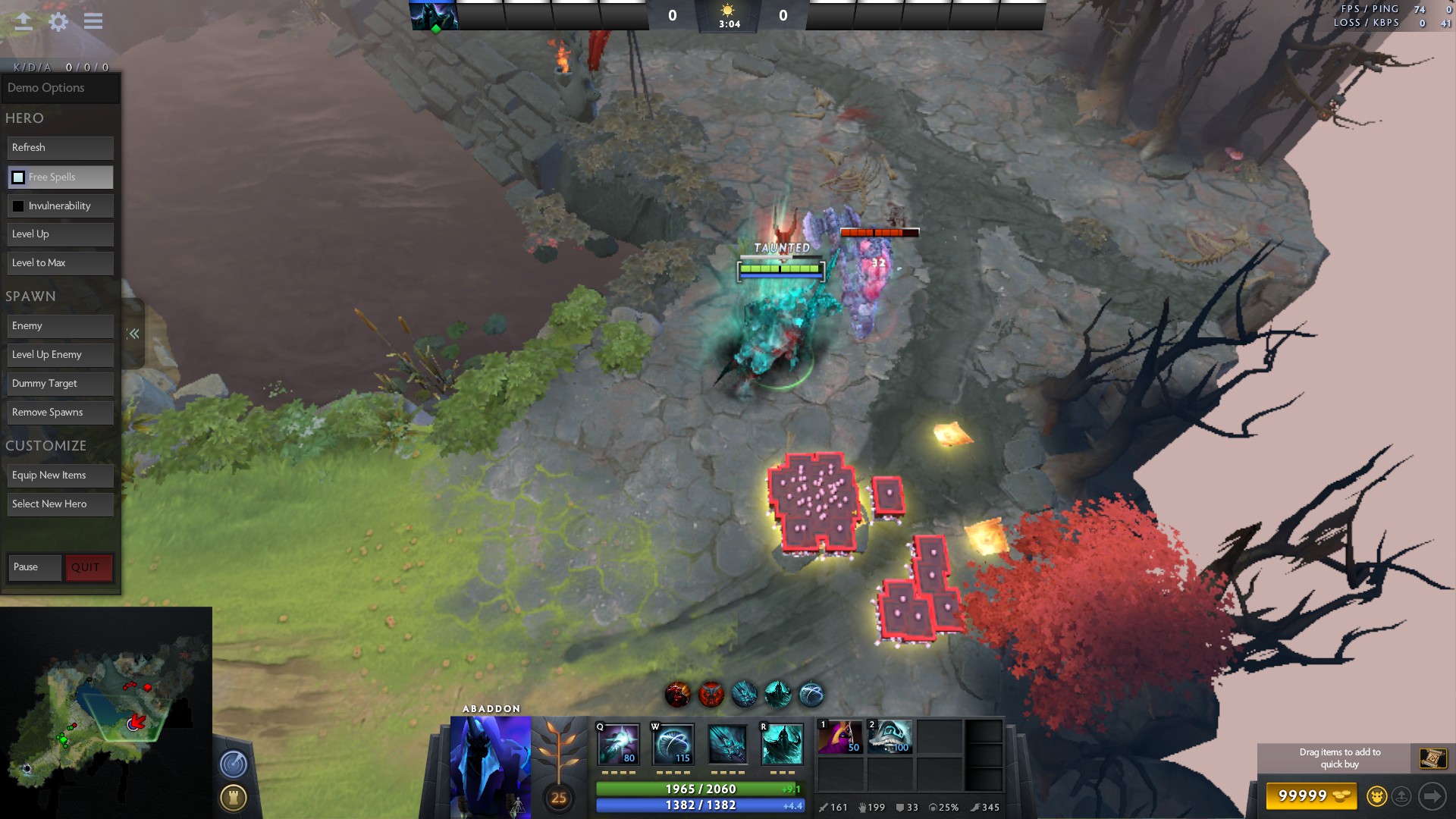Viewport: 1456px width, 819px height.
Task: Cast the W ability Aphotic Shield
Action: click(673, 744)
